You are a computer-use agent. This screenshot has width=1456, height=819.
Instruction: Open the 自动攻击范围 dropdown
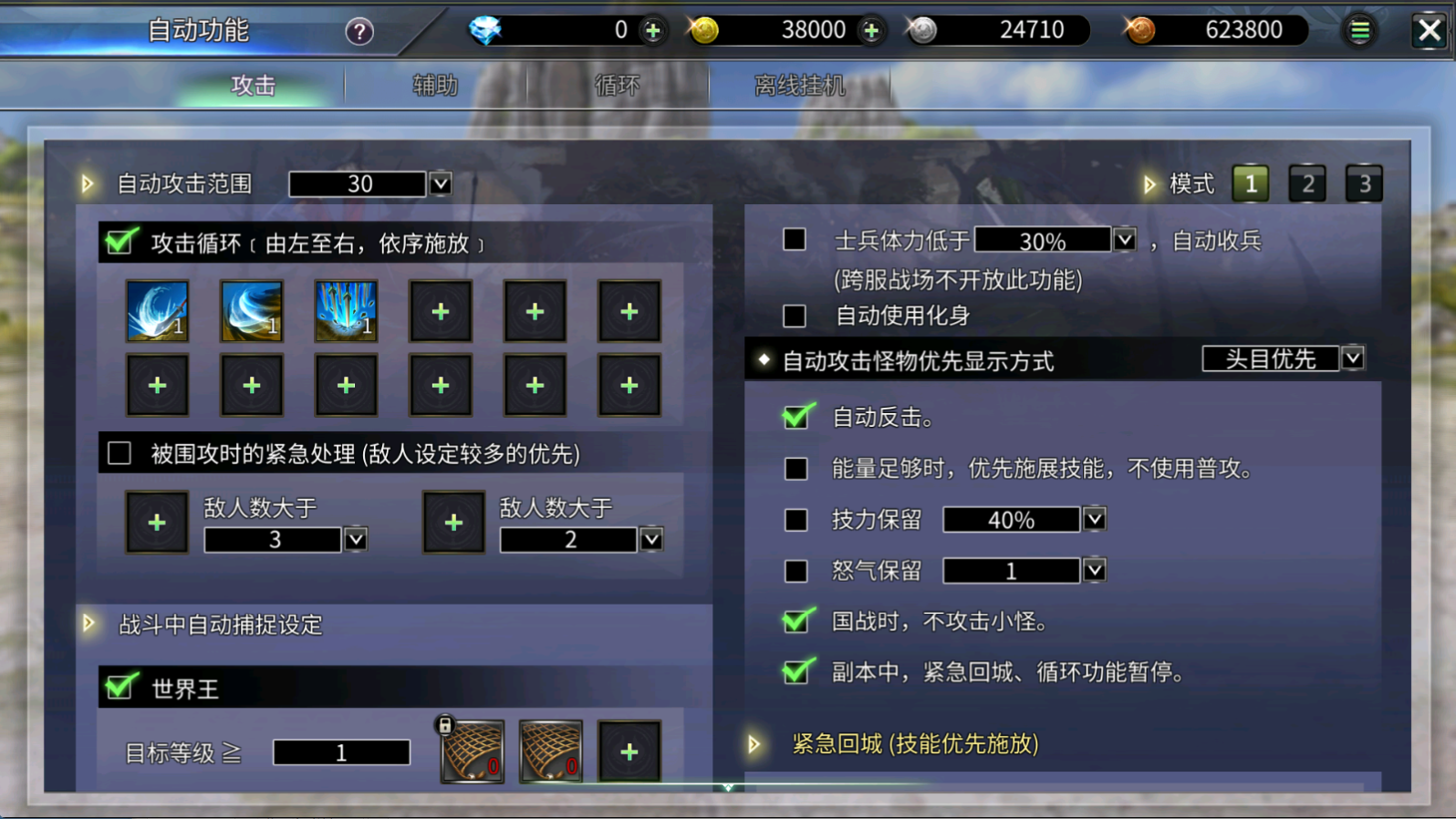(440, 183)
